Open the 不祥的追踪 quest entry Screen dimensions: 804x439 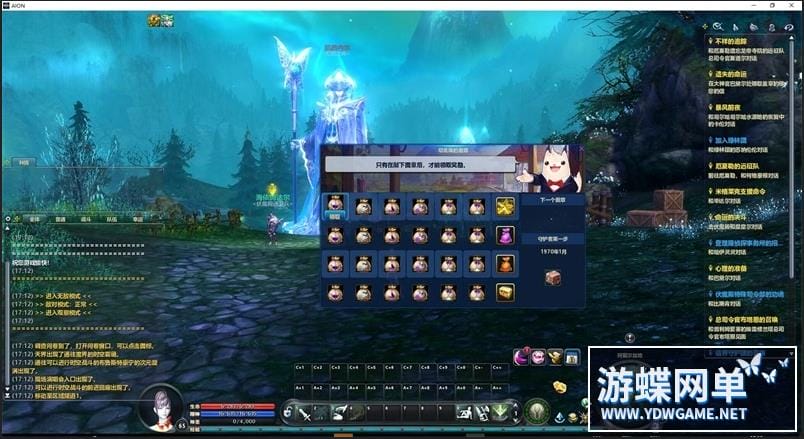point(738,42)
